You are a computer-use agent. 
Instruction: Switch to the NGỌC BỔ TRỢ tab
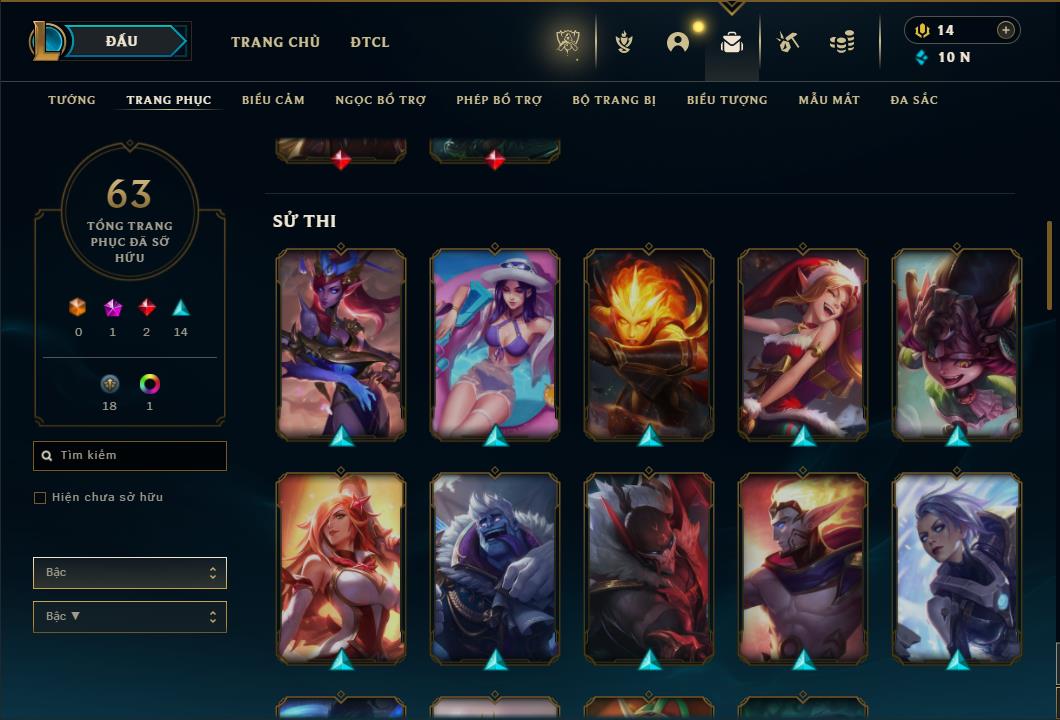380,100
